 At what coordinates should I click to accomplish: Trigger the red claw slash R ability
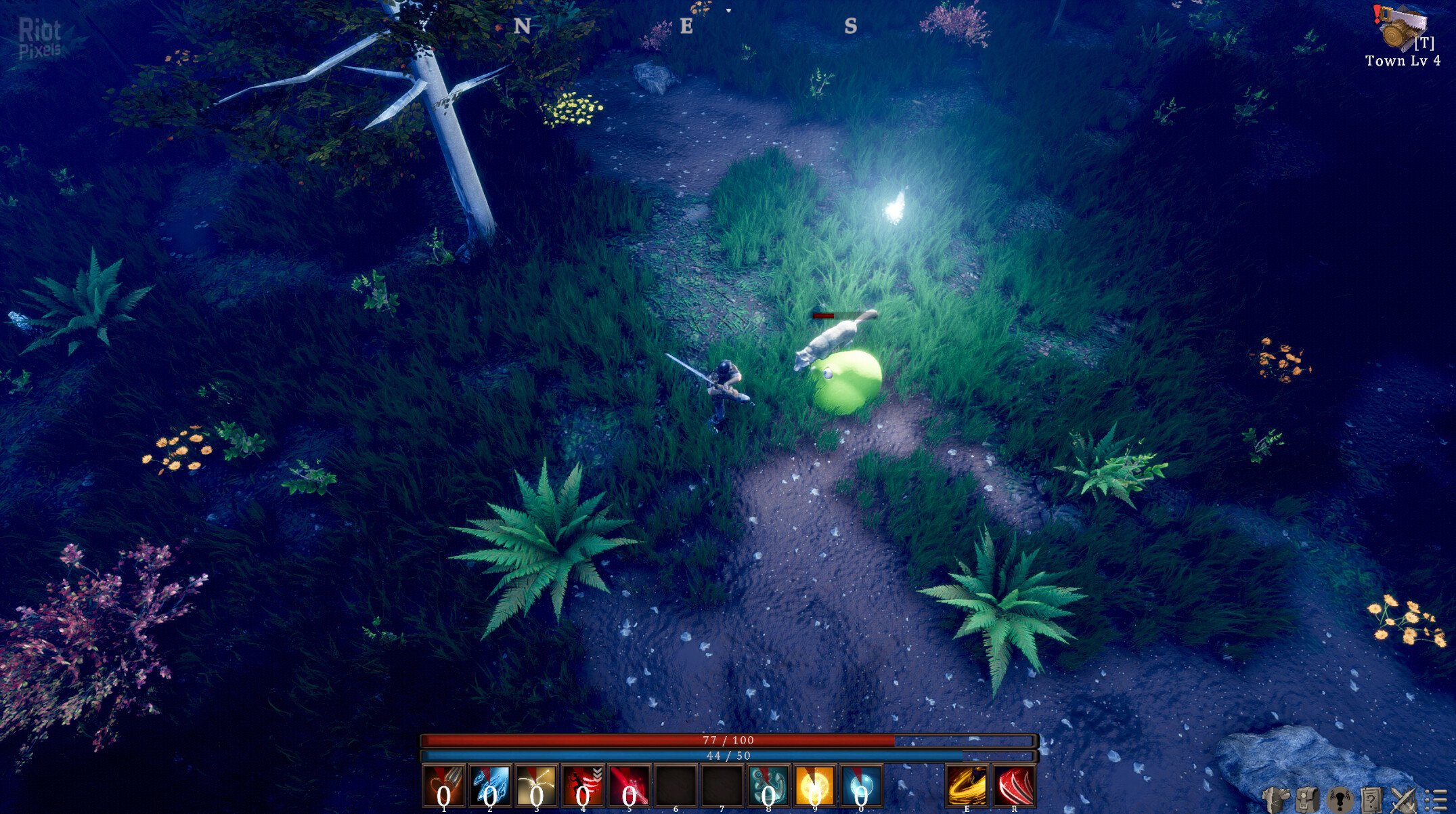1013,786
